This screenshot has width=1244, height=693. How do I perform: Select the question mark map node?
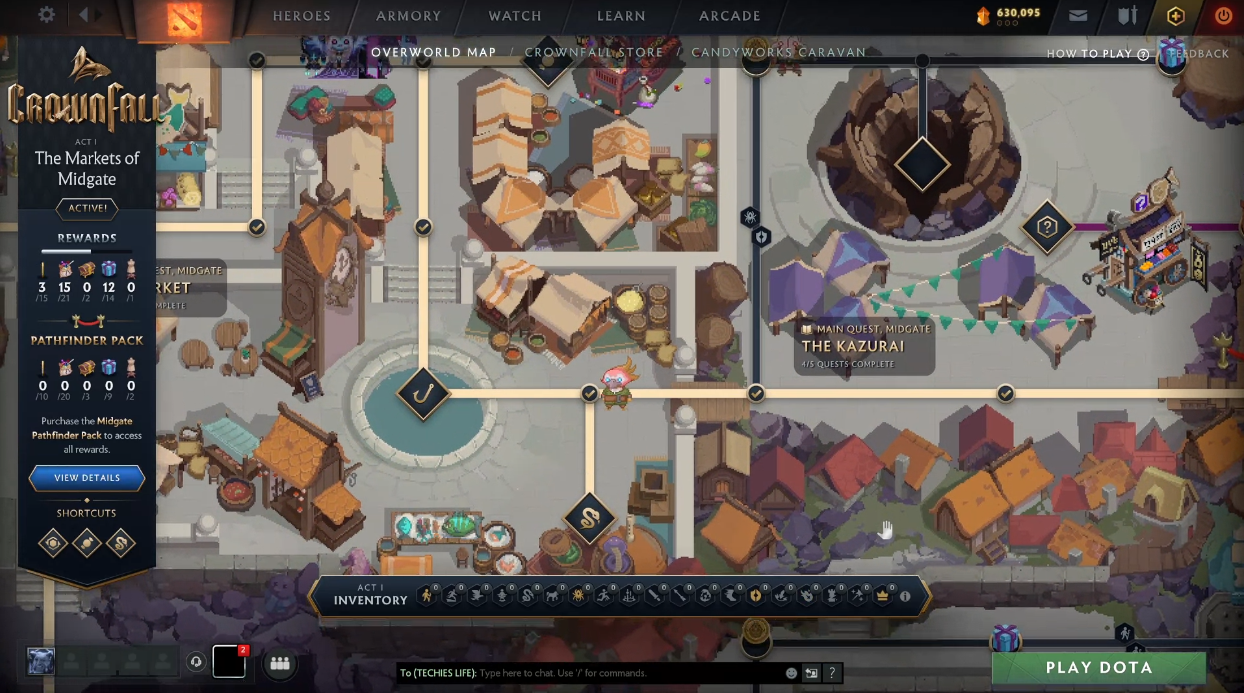pos(1047,227)
